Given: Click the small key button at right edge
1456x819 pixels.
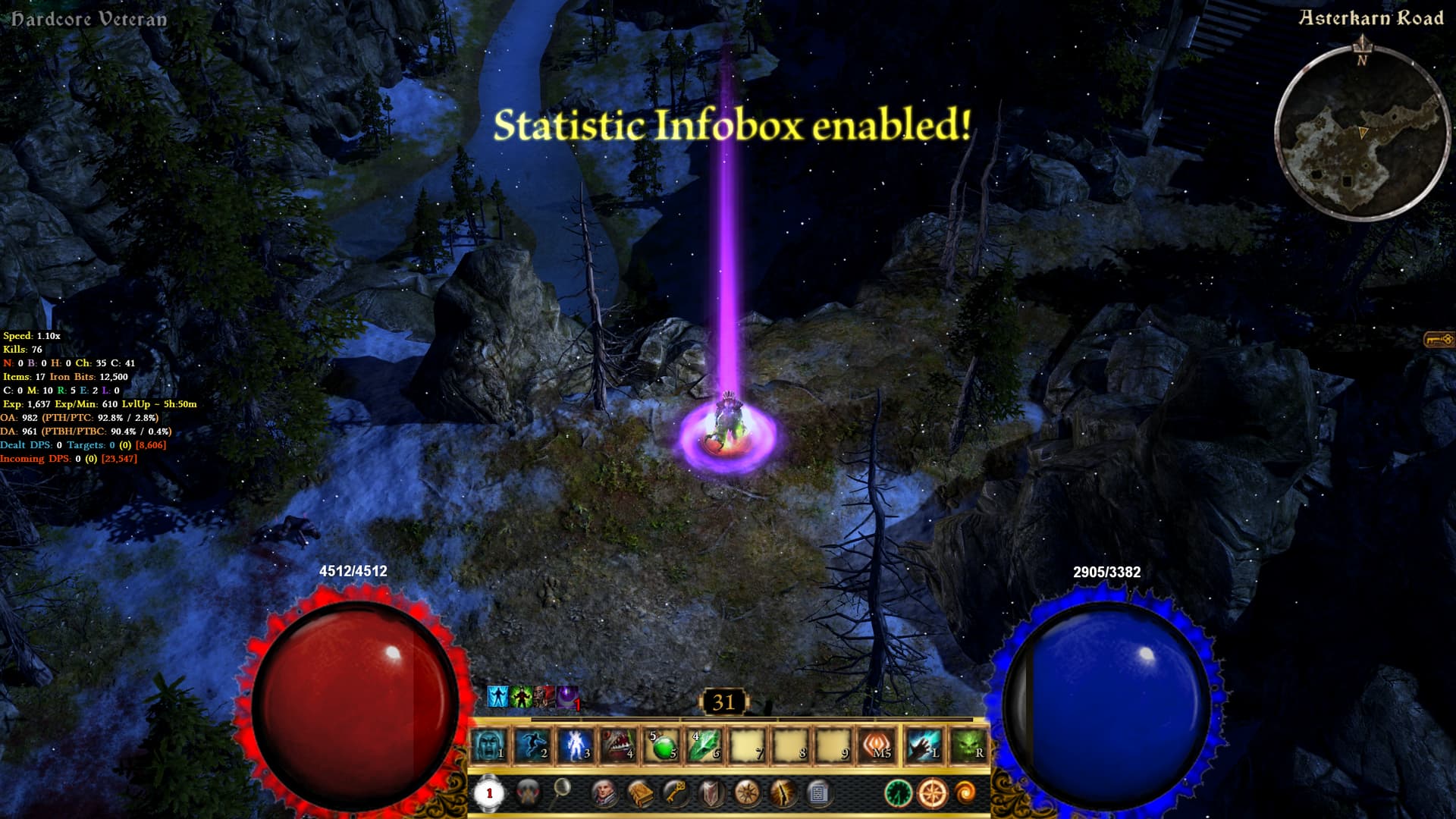Looking at the screenshot, I should [1439, 339].
